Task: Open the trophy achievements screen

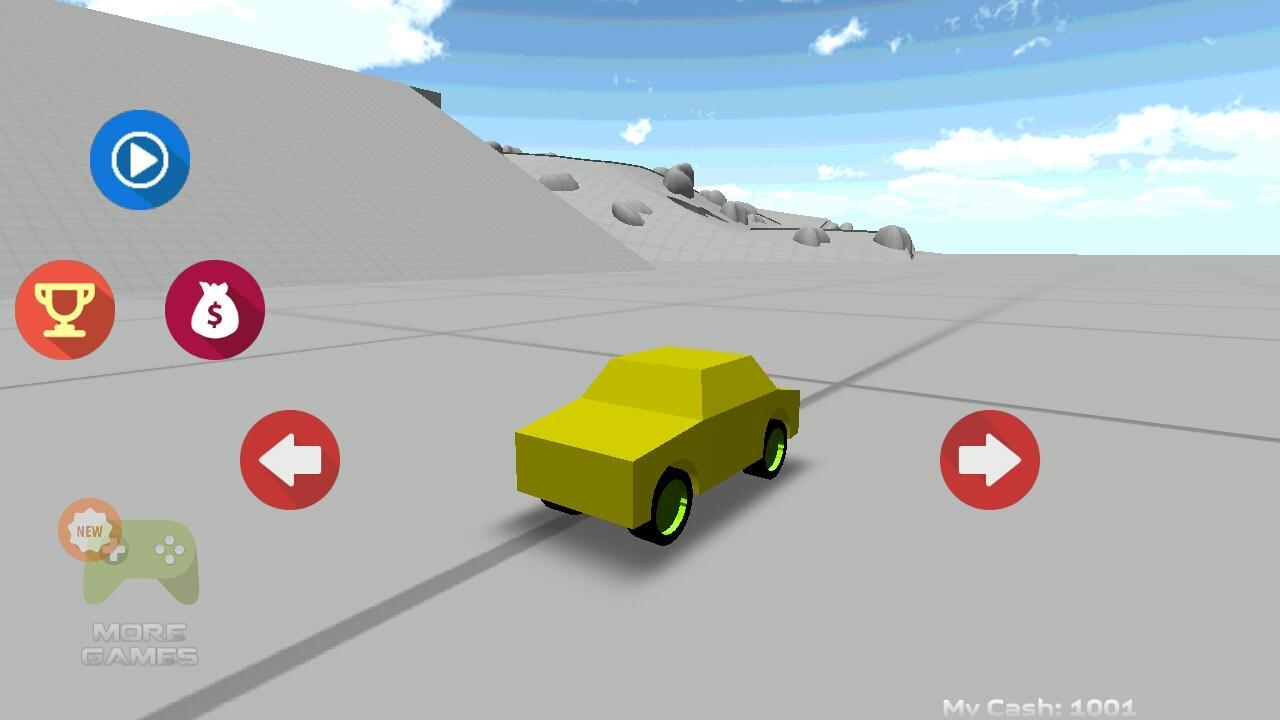Action: pos(65,310)
